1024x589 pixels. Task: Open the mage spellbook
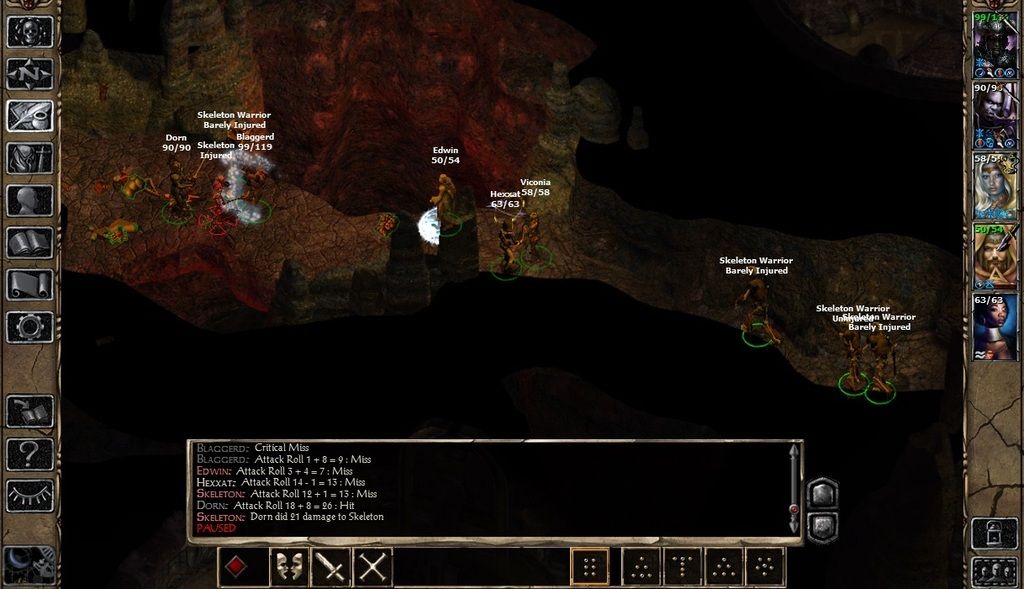pos(30,242)
